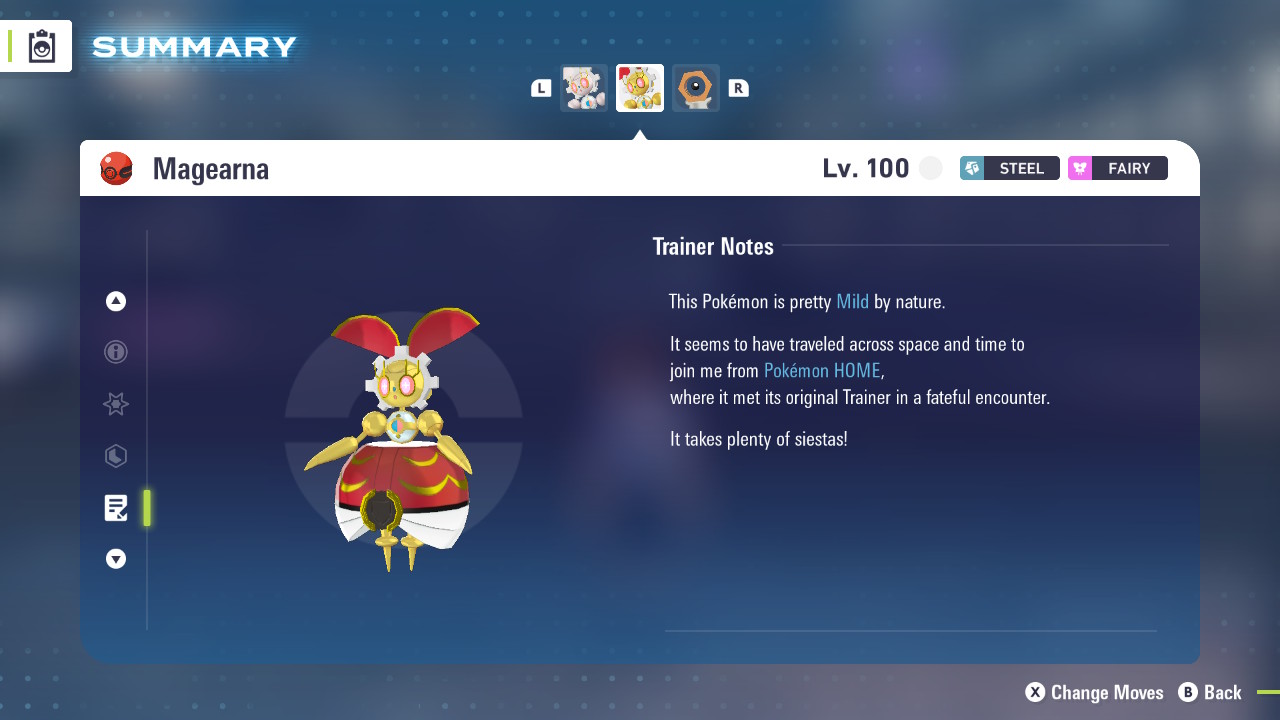Expand the next section using the down arrow

tap(115, 559)
